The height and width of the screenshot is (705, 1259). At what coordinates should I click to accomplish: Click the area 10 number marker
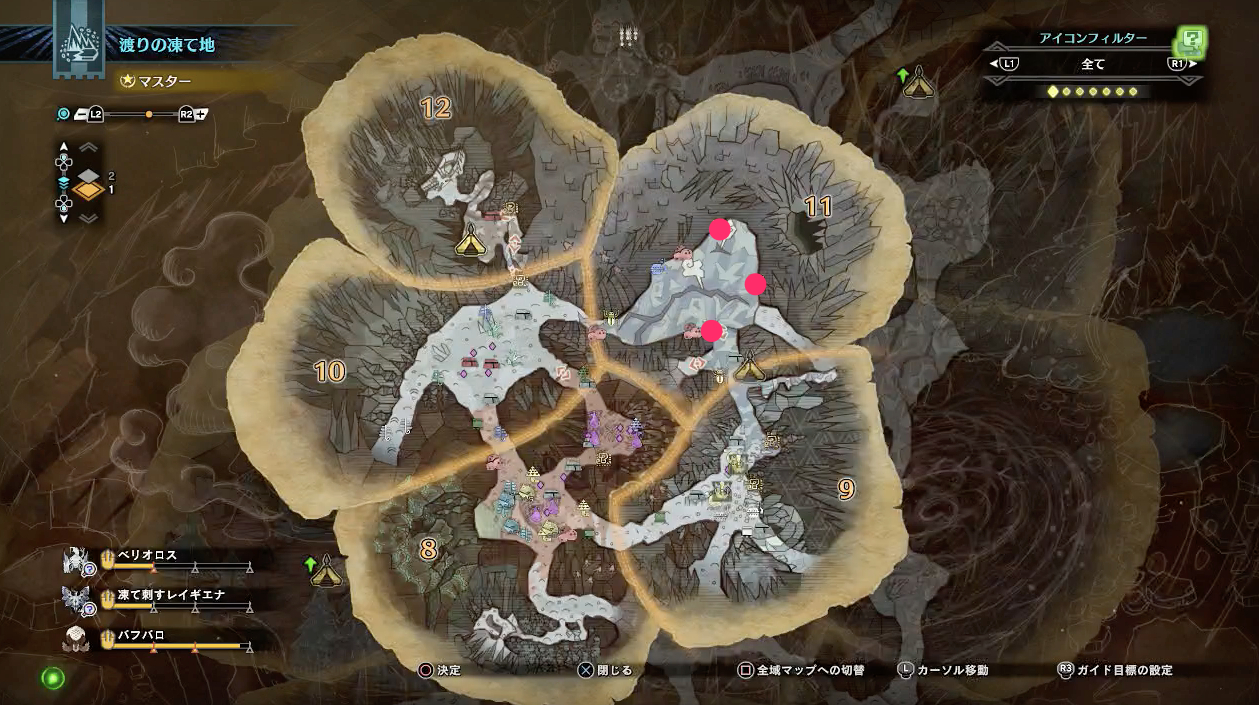[x=329, y=372]
